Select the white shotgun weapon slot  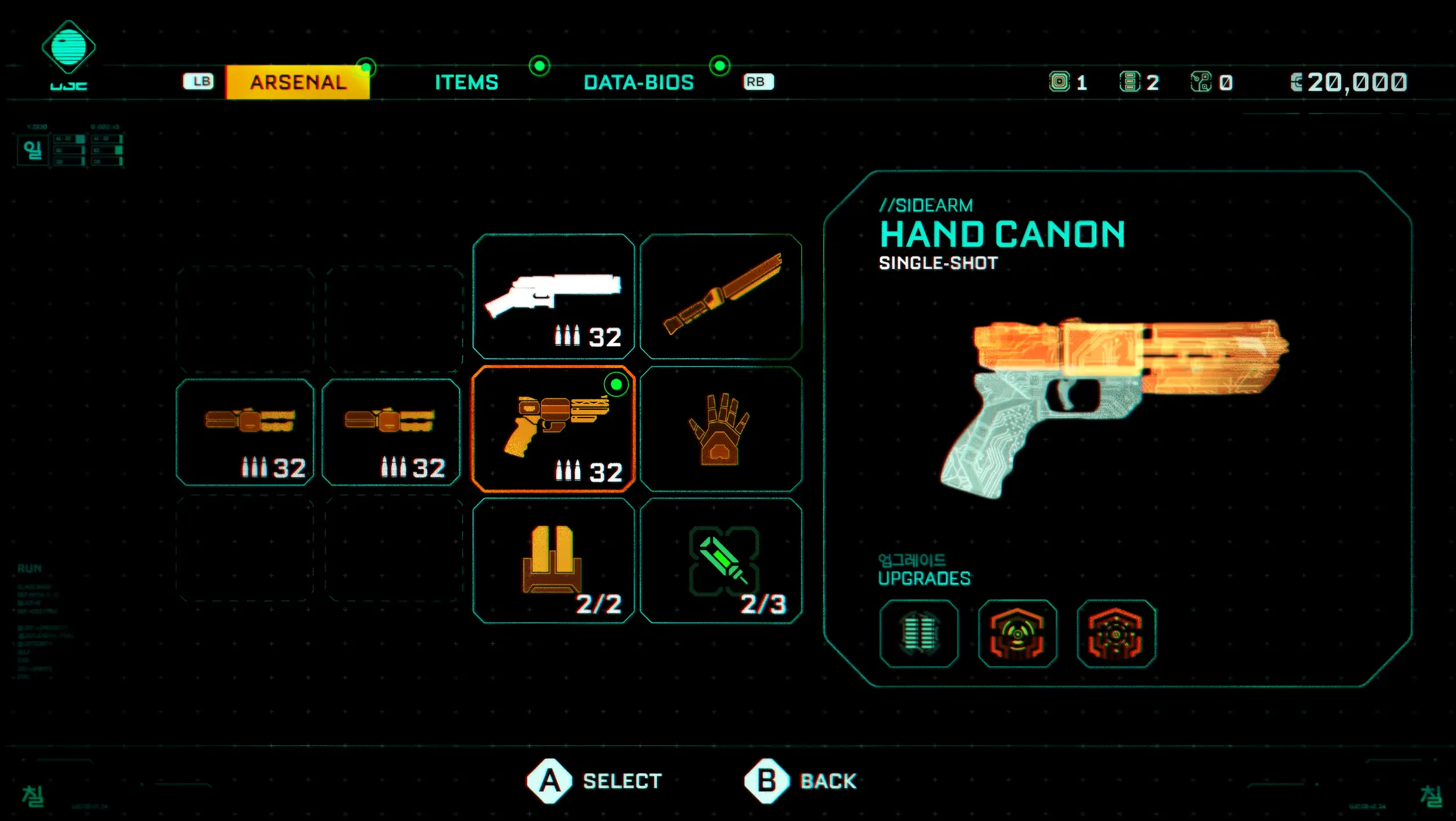(553, 296)
